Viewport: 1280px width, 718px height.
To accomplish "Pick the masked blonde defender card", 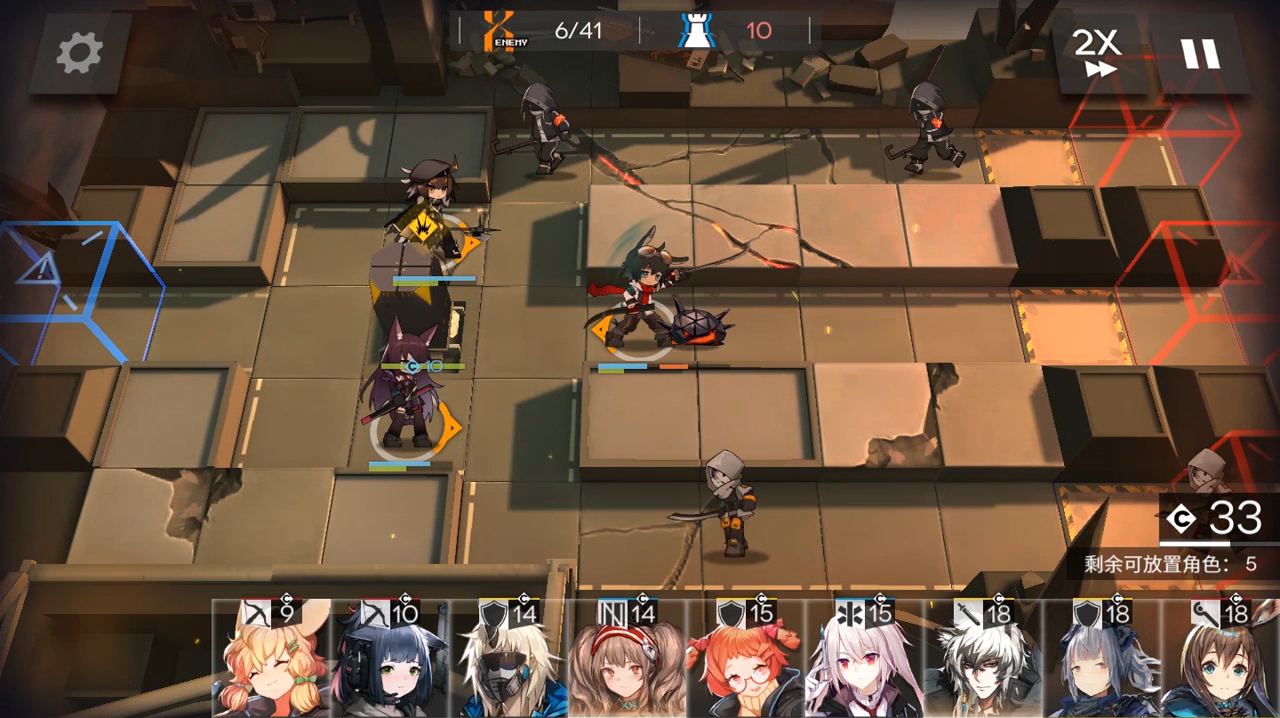I will tap(509, 660).
